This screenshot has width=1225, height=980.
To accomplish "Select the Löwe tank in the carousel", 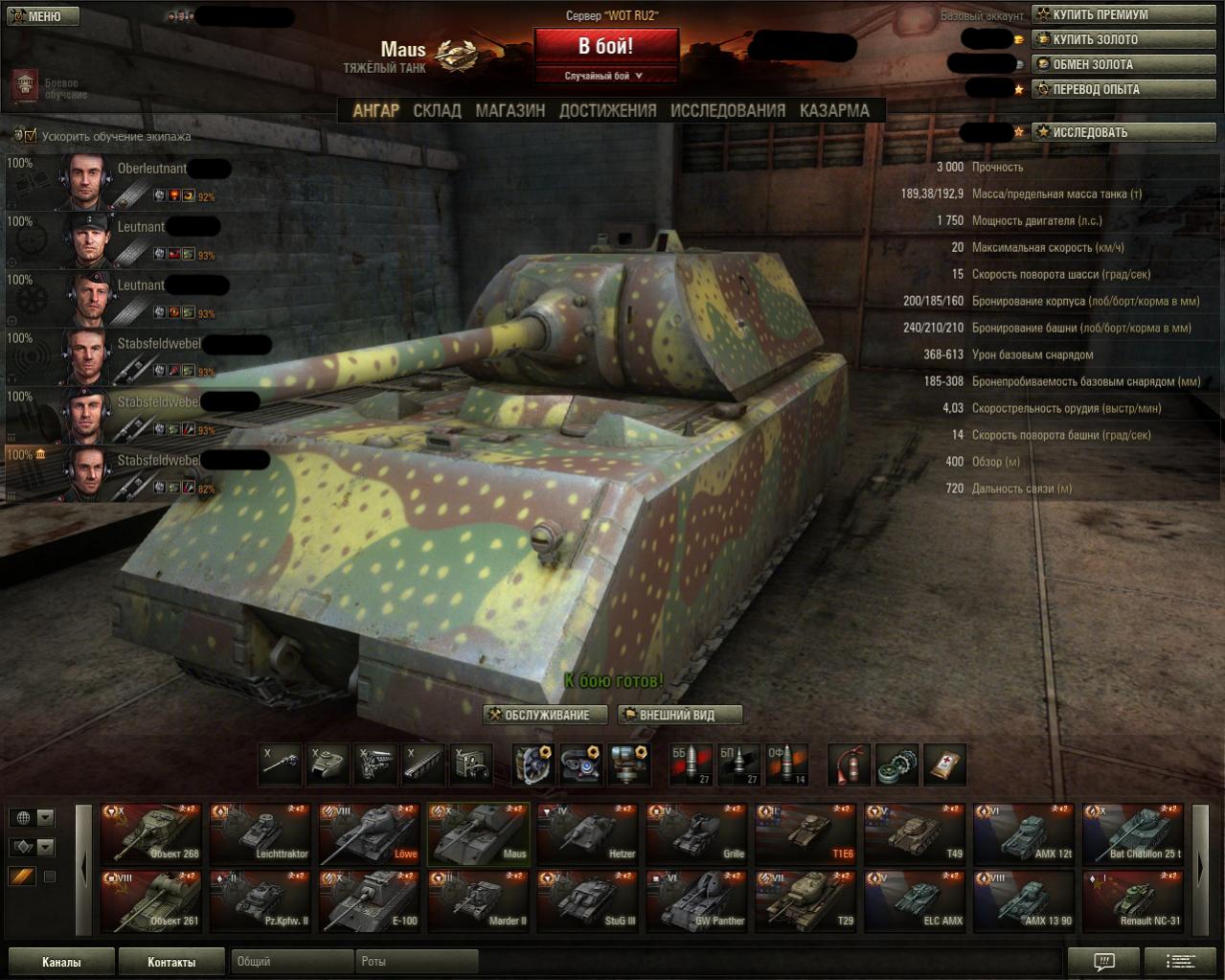I will coord(370,834).
